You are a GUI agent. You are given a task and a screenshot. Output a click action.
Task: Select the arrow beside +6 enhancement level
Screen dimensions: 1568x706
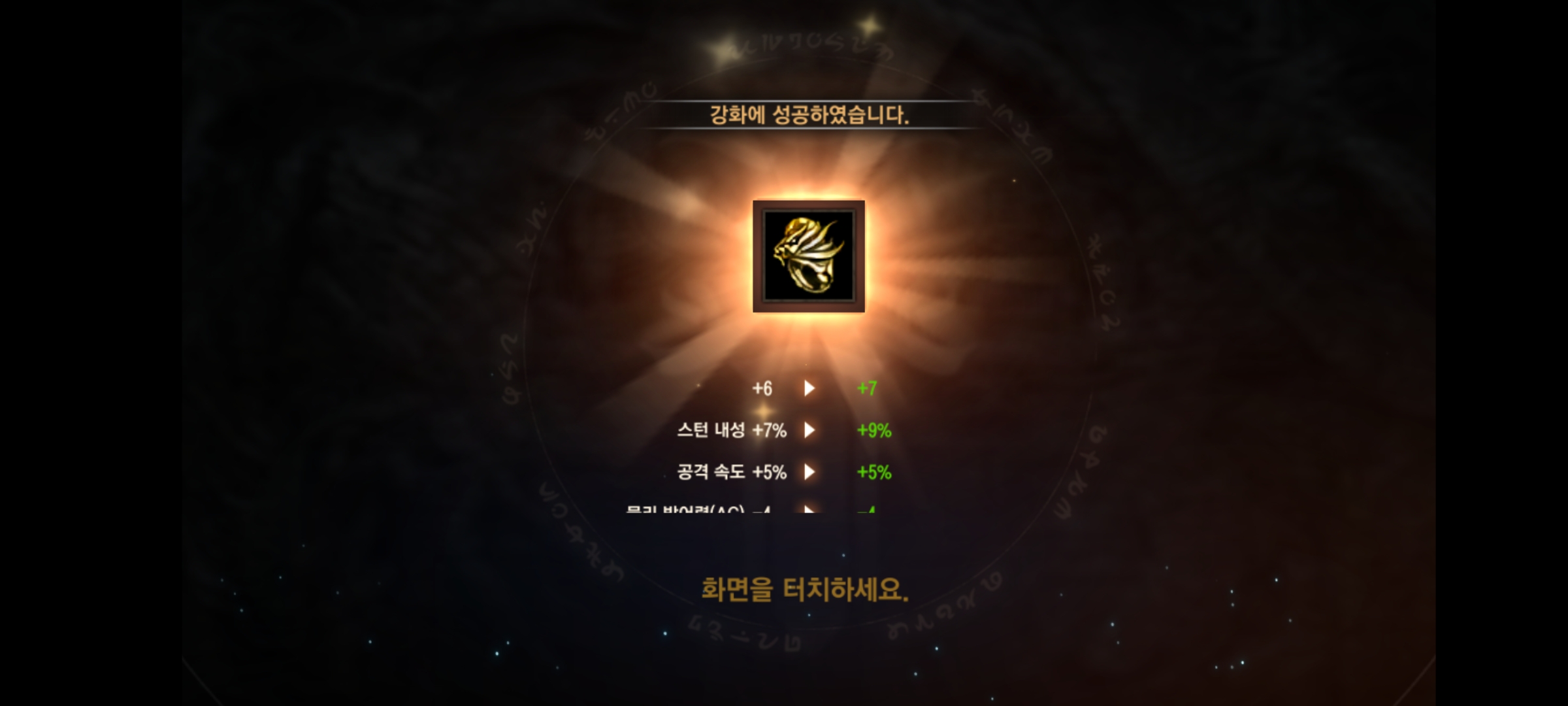pos(809,387)
